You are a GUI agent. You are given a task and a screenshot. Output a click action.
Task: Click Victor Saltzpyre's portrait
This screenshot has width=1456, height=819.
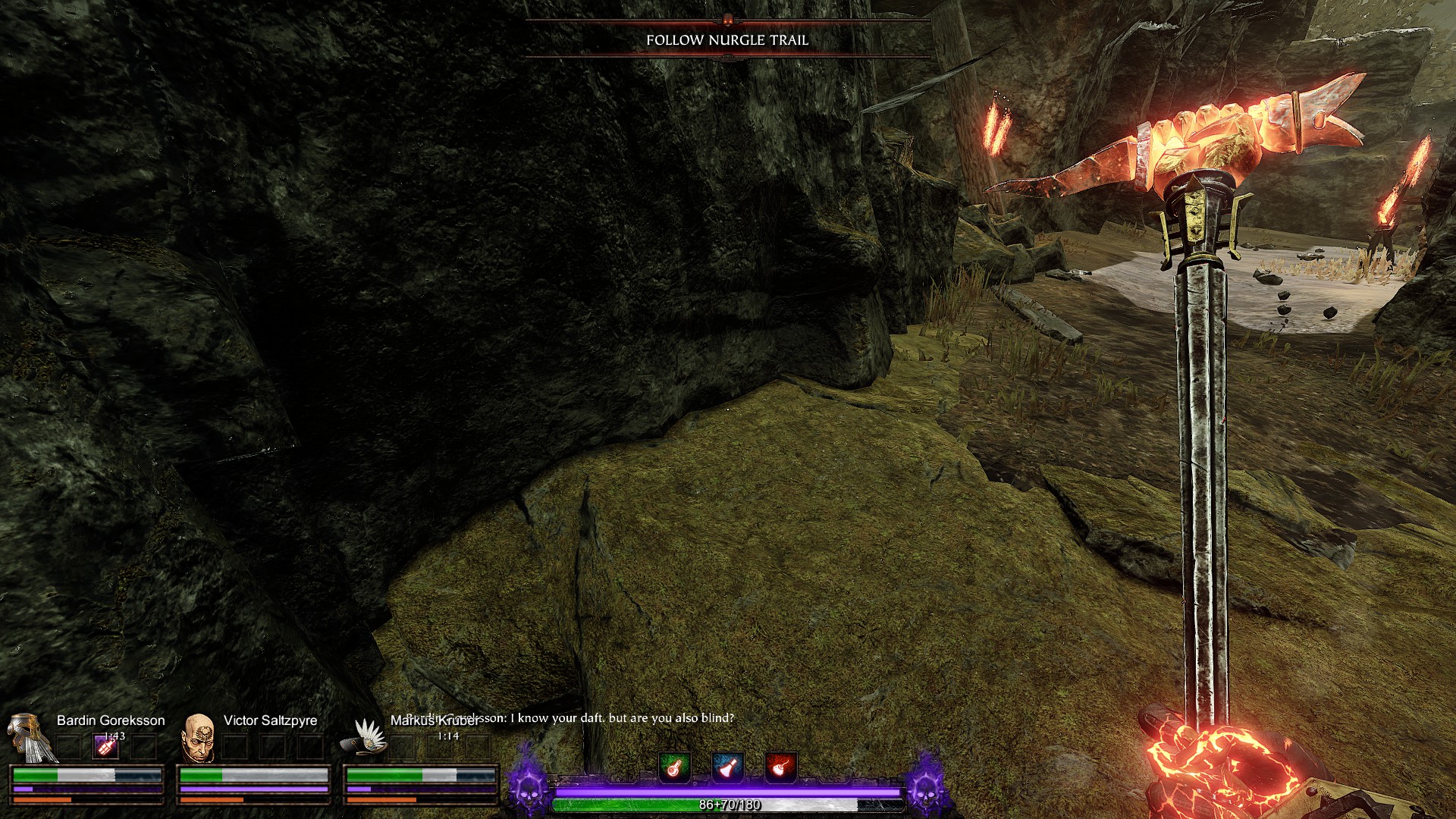click(x=199, y=738)
